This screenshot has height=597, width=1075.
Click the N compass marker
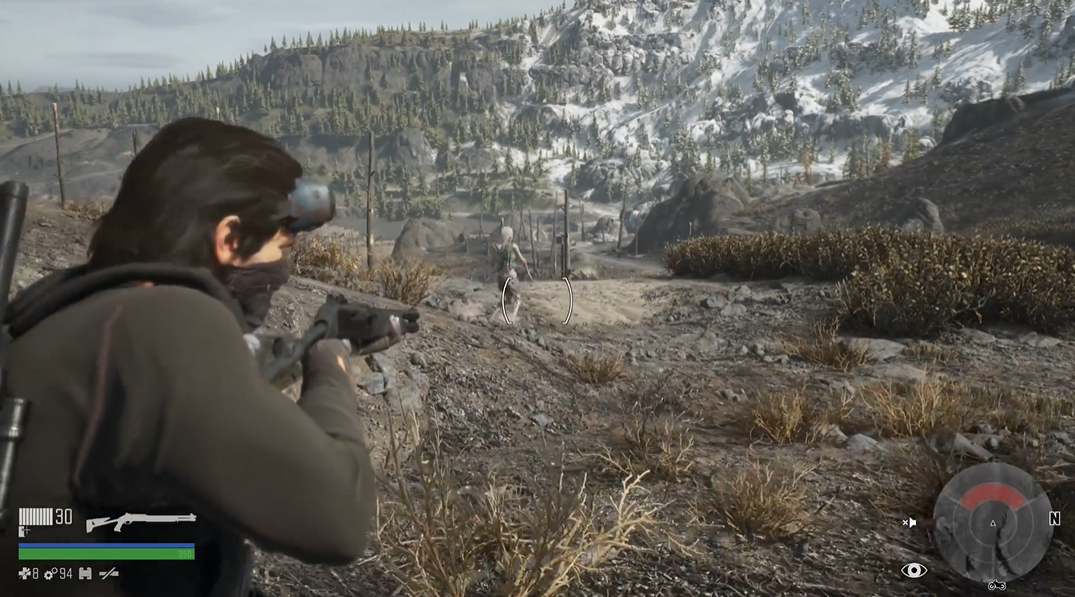pyautogui.click(x=1054, y=519)
